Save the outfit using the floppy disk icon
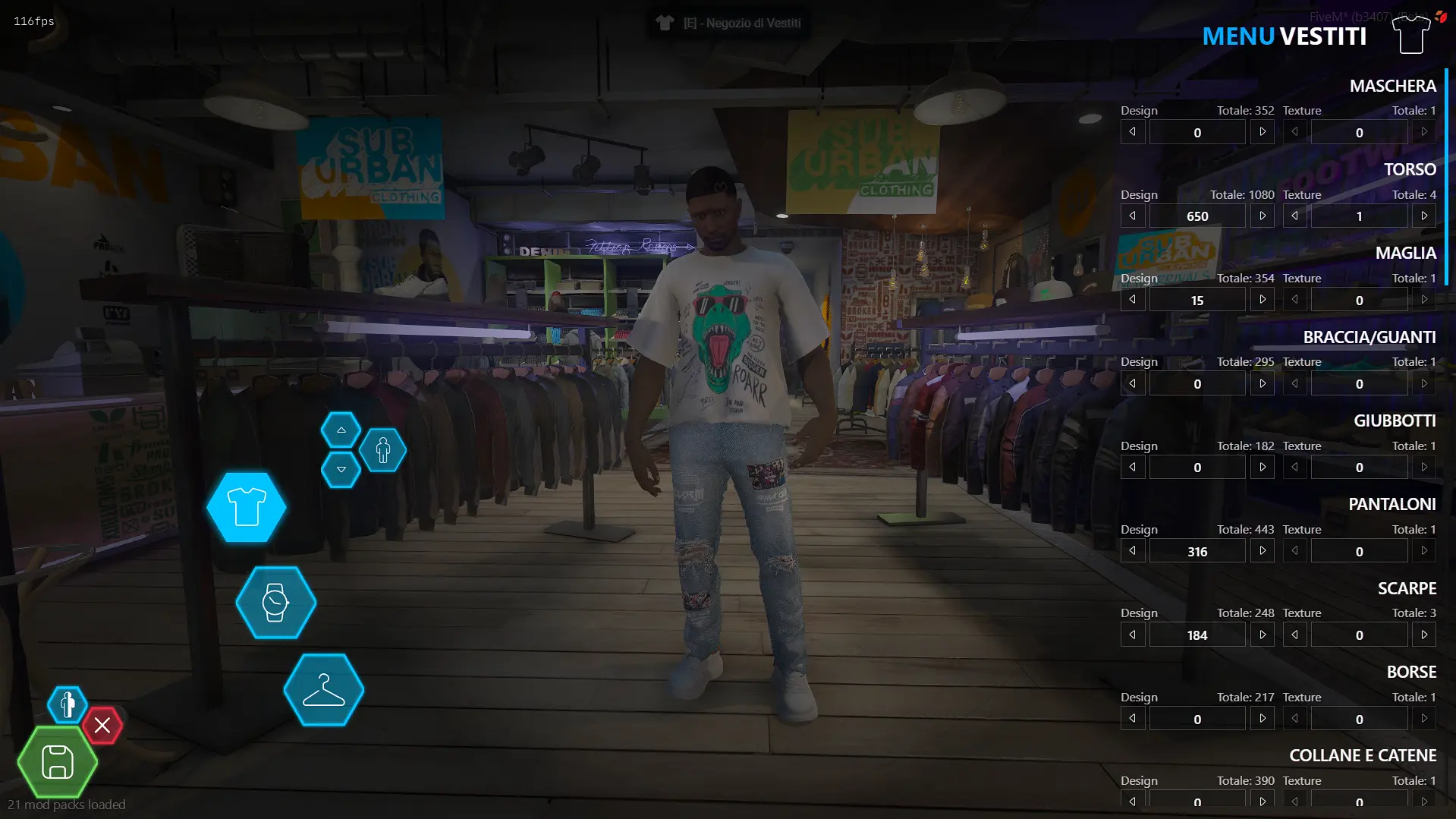Viewport: 1456px width, 819px height. 56,762
